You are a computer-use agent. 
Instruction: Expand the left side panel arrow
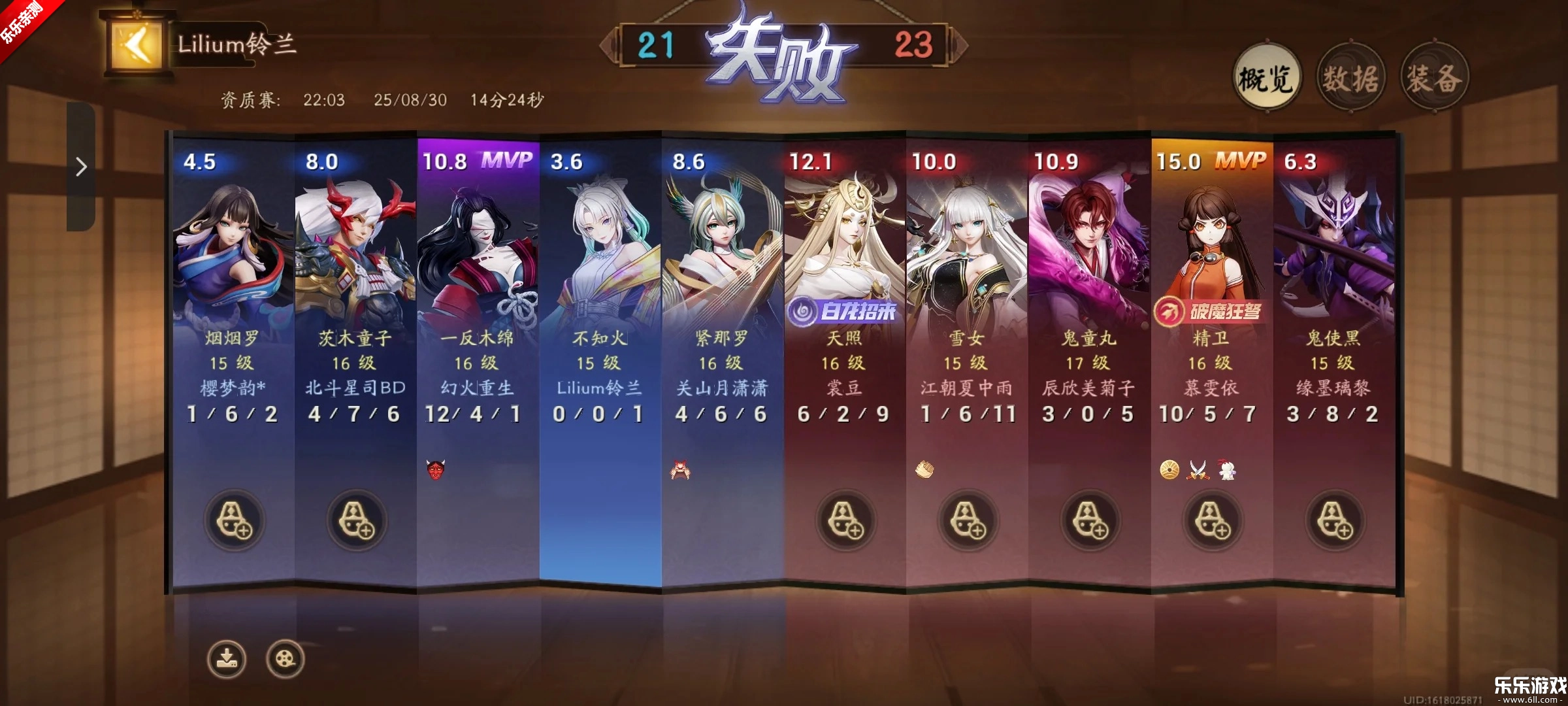pos(80,168)
